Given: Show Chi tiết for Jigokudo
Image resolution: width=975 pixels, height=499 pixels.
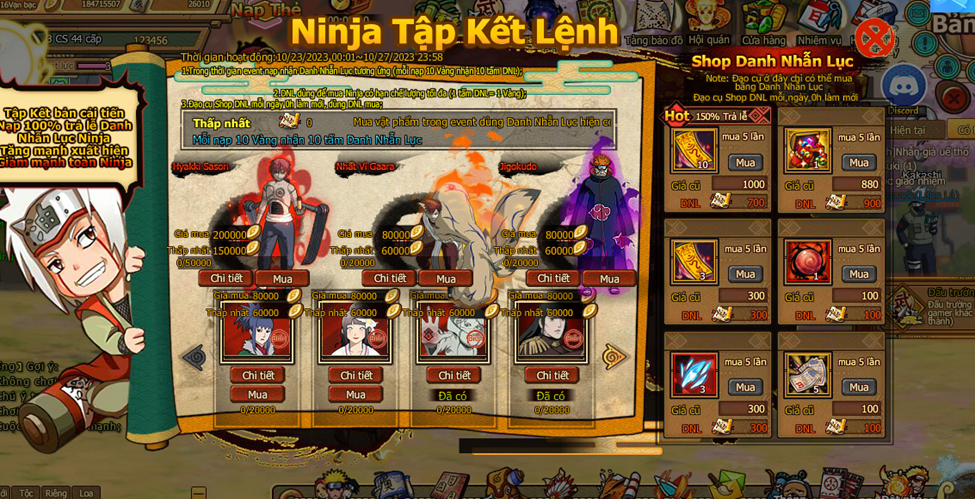Looking at the screenshot, I should tap(553, 278).
